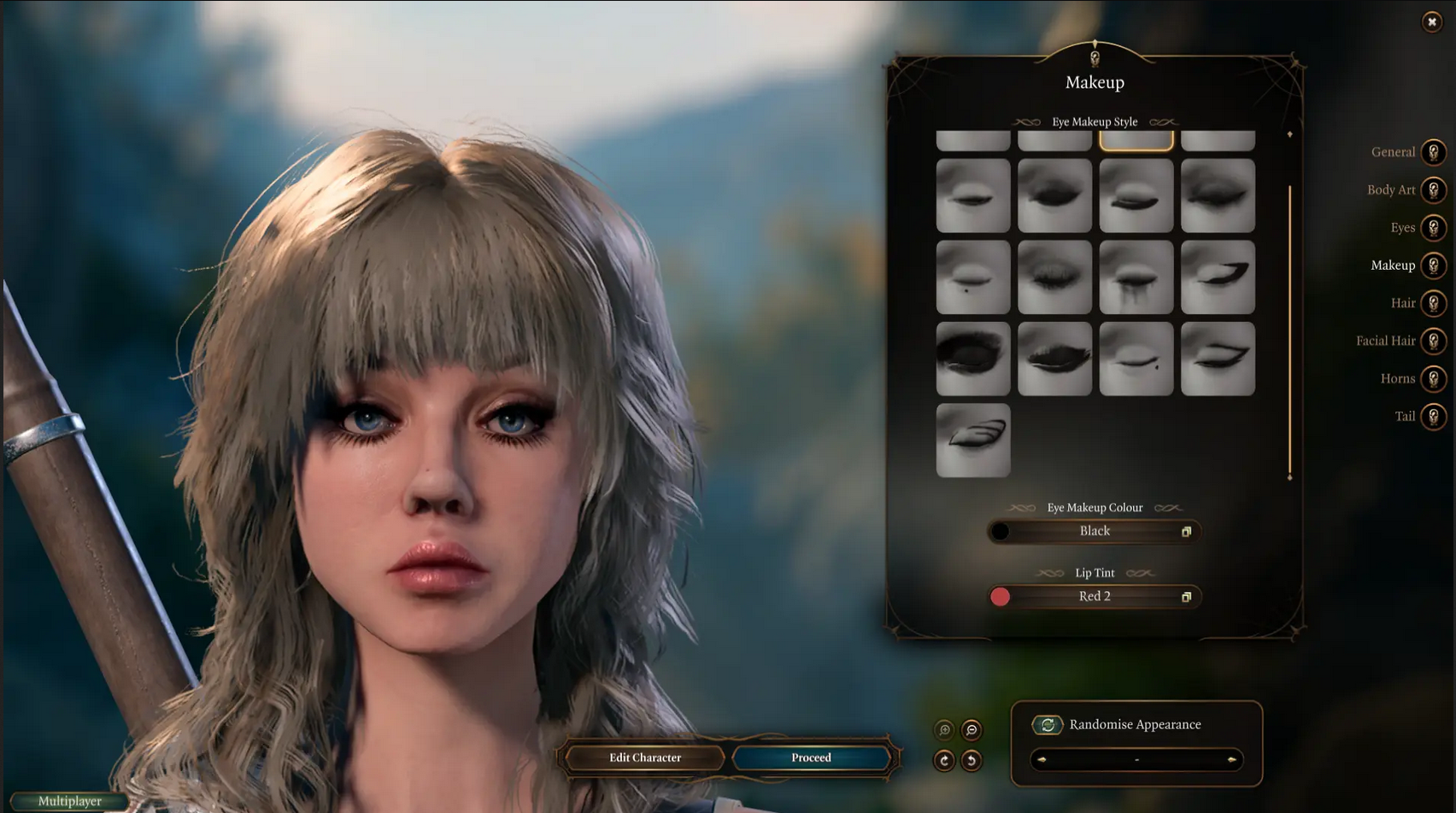Open the Horns category

pyautogui.click(x=1433, y=378)
